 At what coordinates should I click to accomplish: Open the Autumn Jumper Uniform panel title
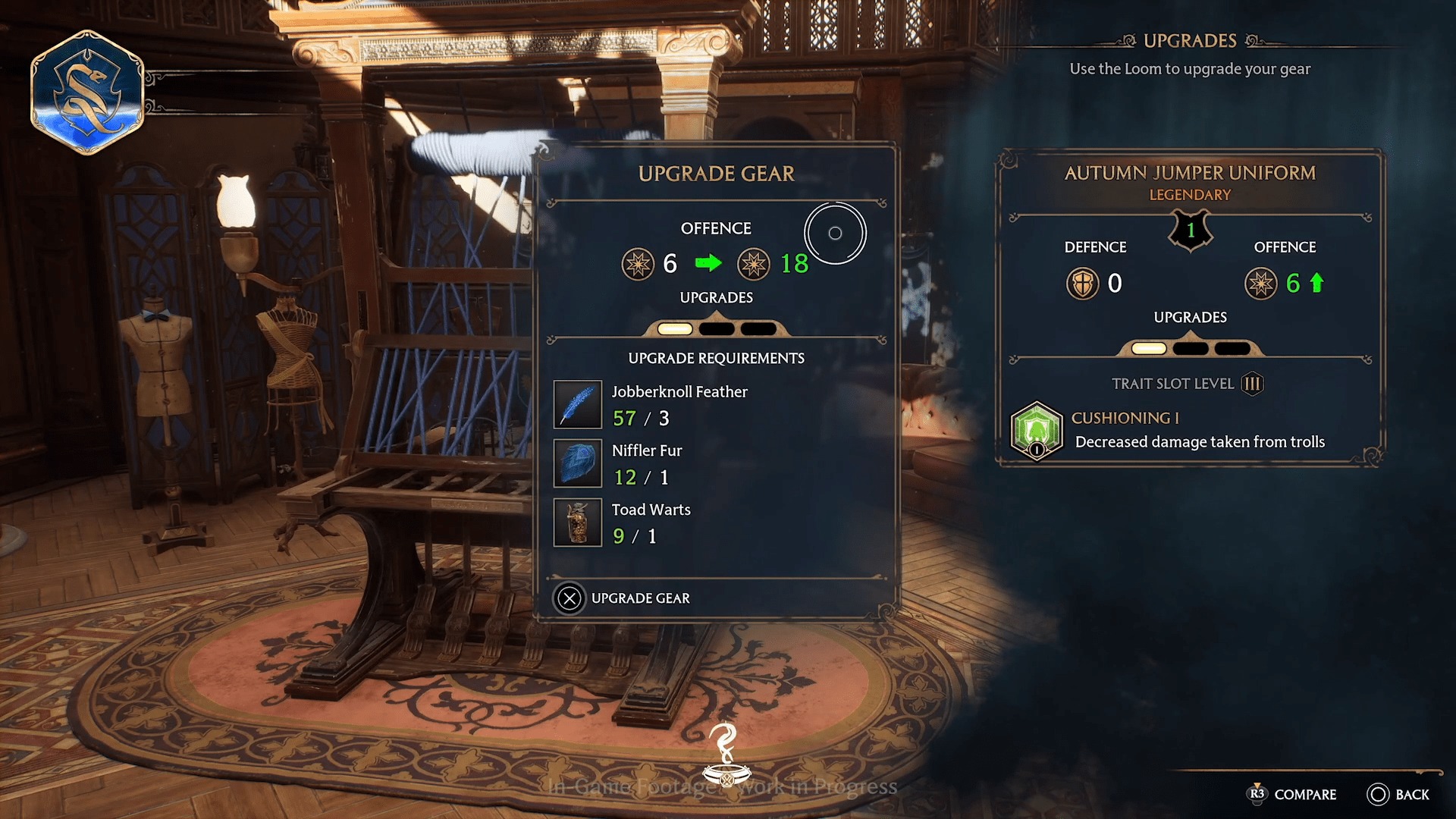[1190, 173]
